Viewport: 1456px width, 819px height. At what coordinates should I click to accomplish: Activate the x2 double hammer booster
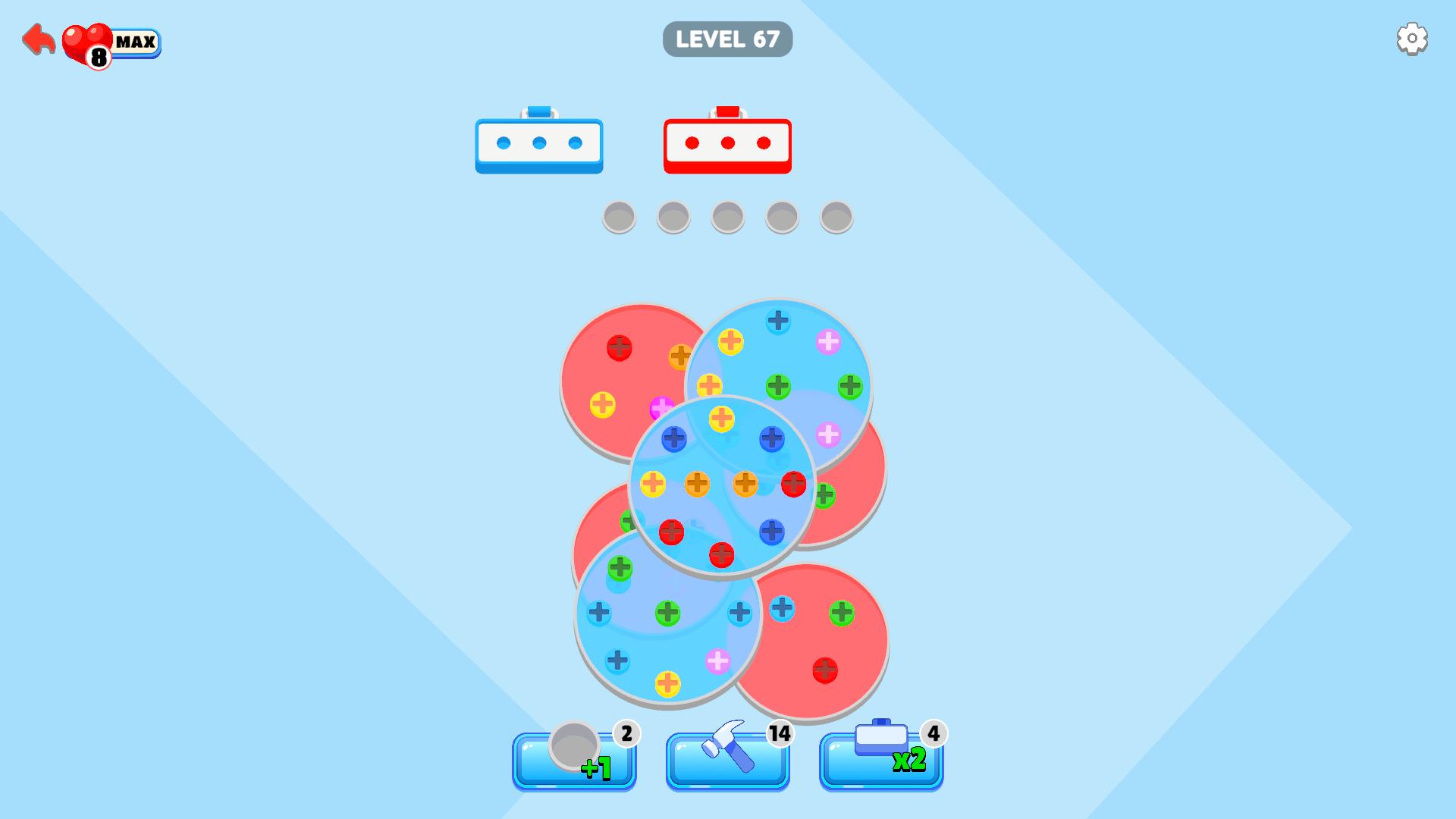pyautogui.click(x=880, y=761)
